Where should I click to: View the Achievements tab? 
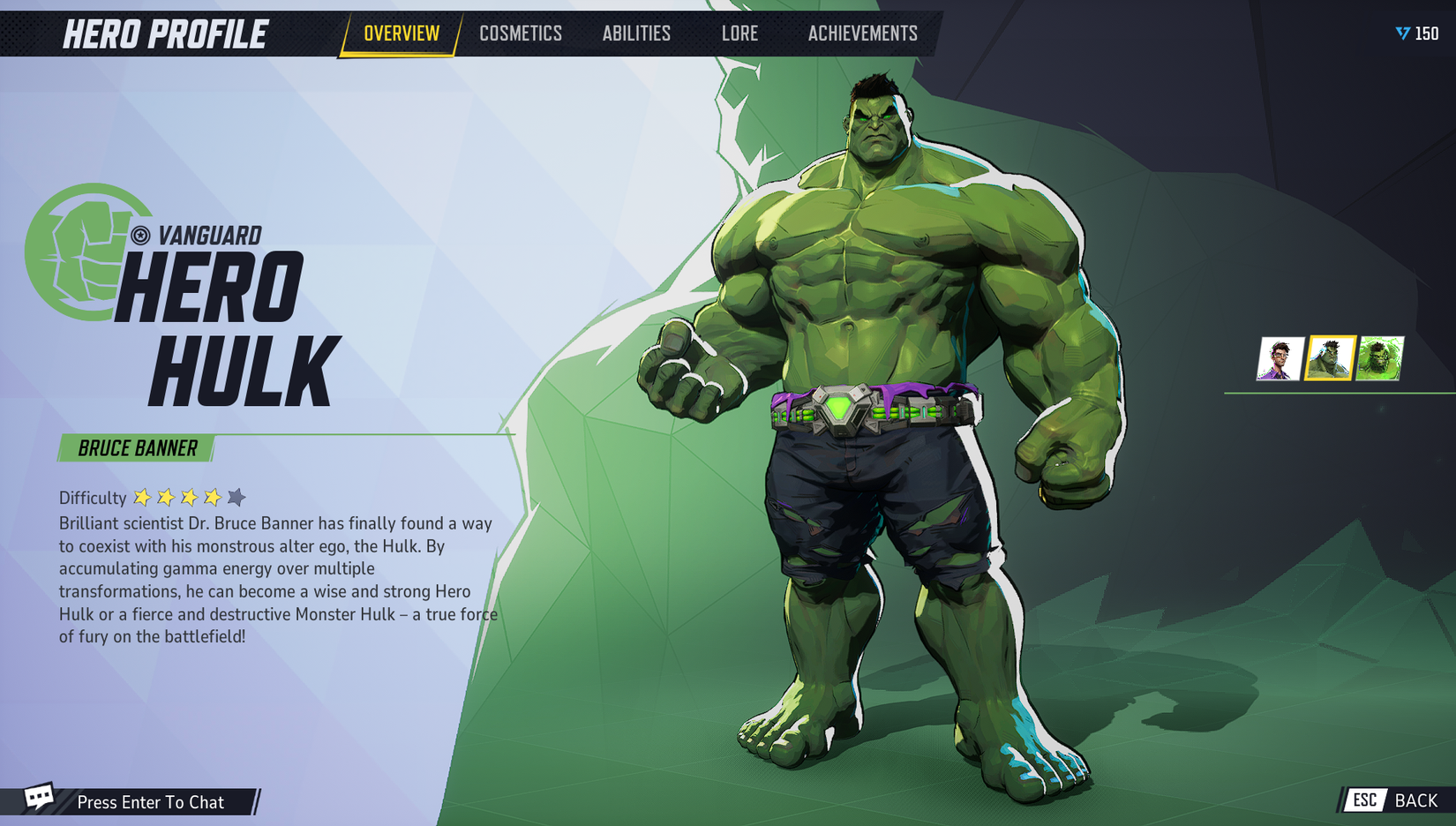click(862, 34)
